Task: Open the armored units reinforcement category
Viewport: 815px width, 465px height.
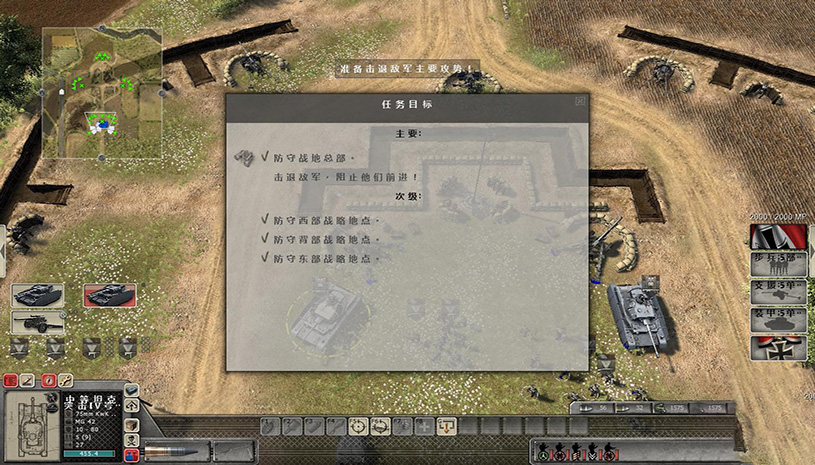Action: pyautogui.click(x=778, y=320)
